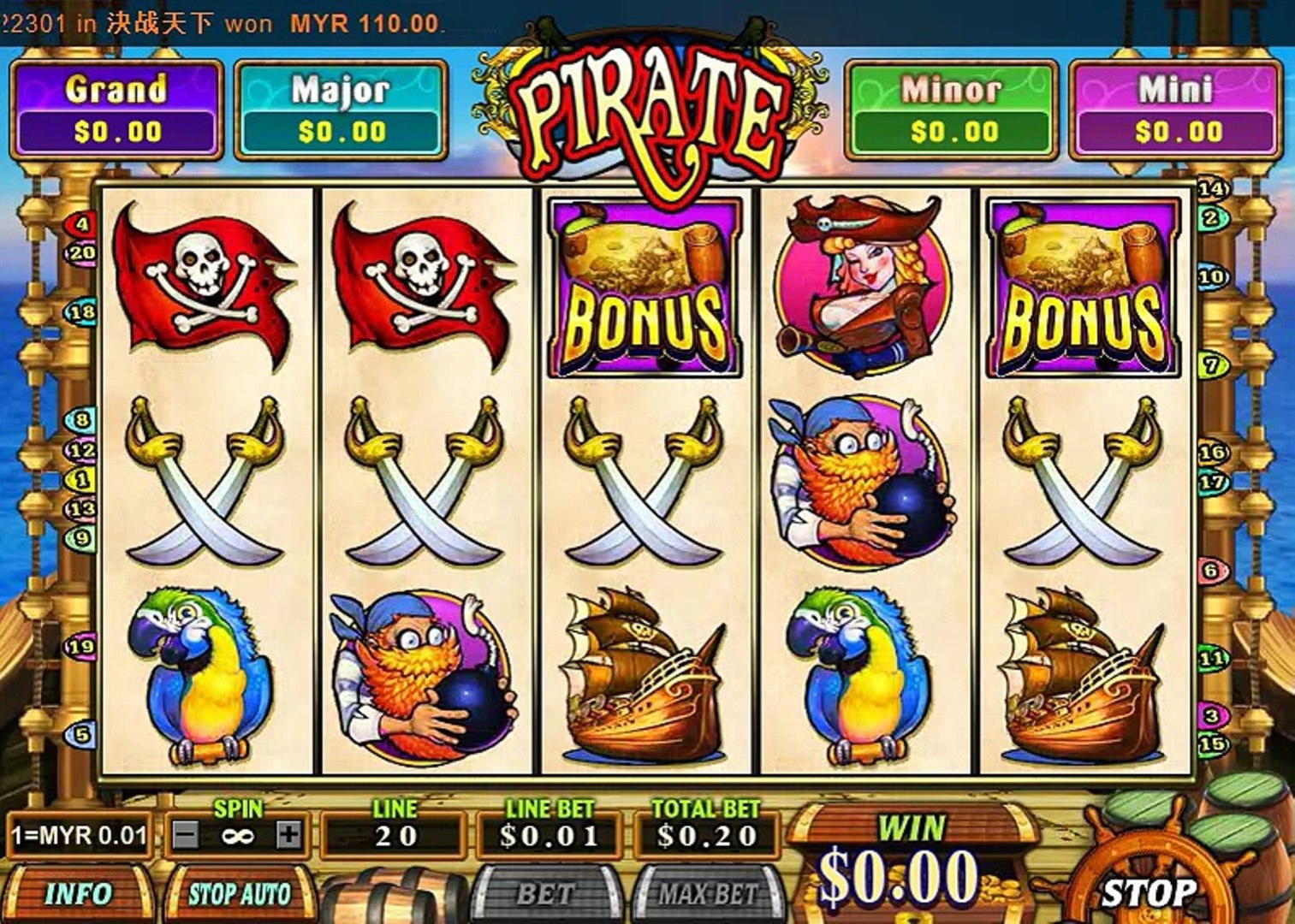
Task: Select payline marker number 14
Action: (x=1213, y=189)
